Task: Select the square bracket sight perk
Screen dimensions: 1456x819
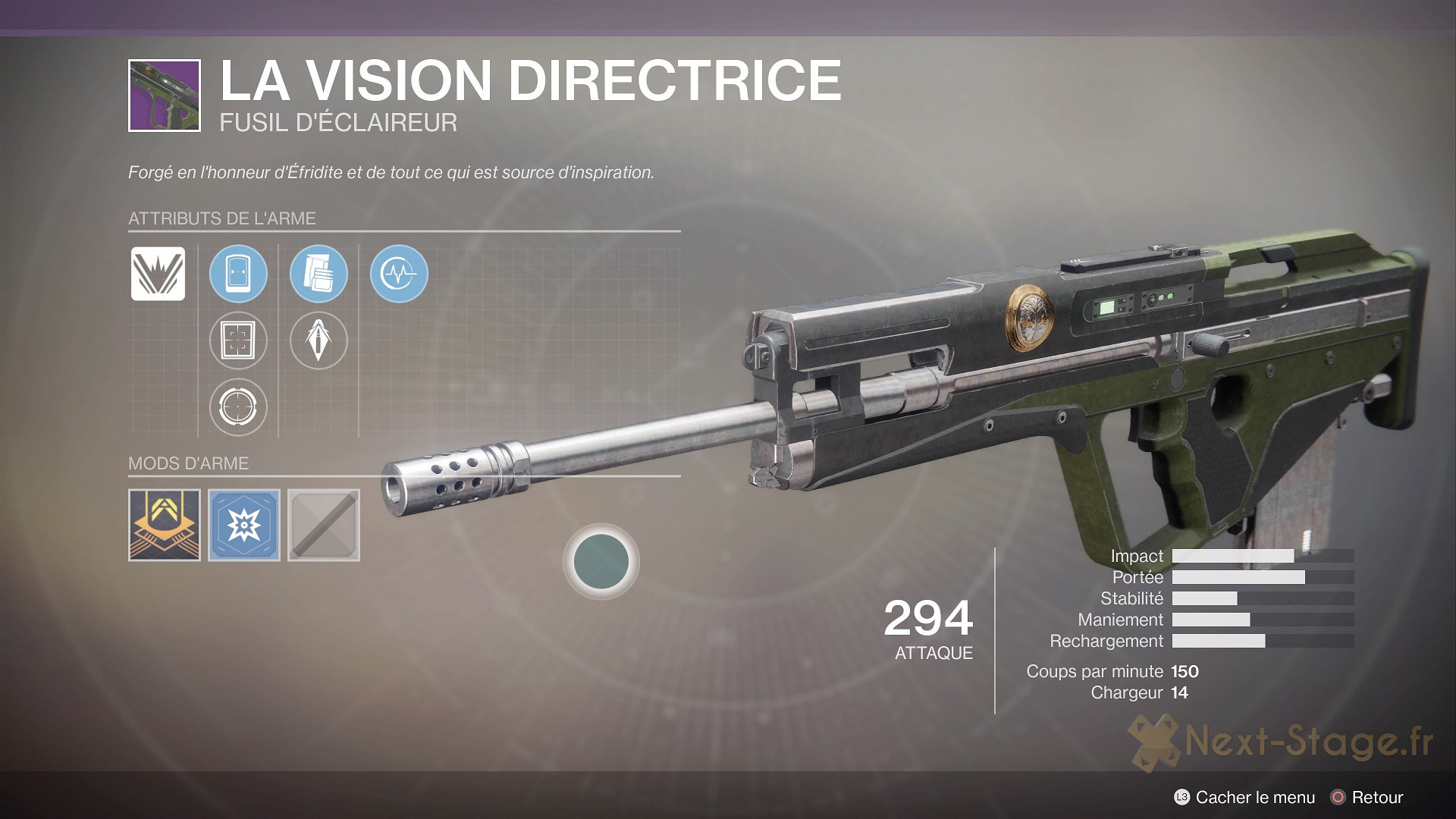Action: pyautogui.click(x=238, y=340)
